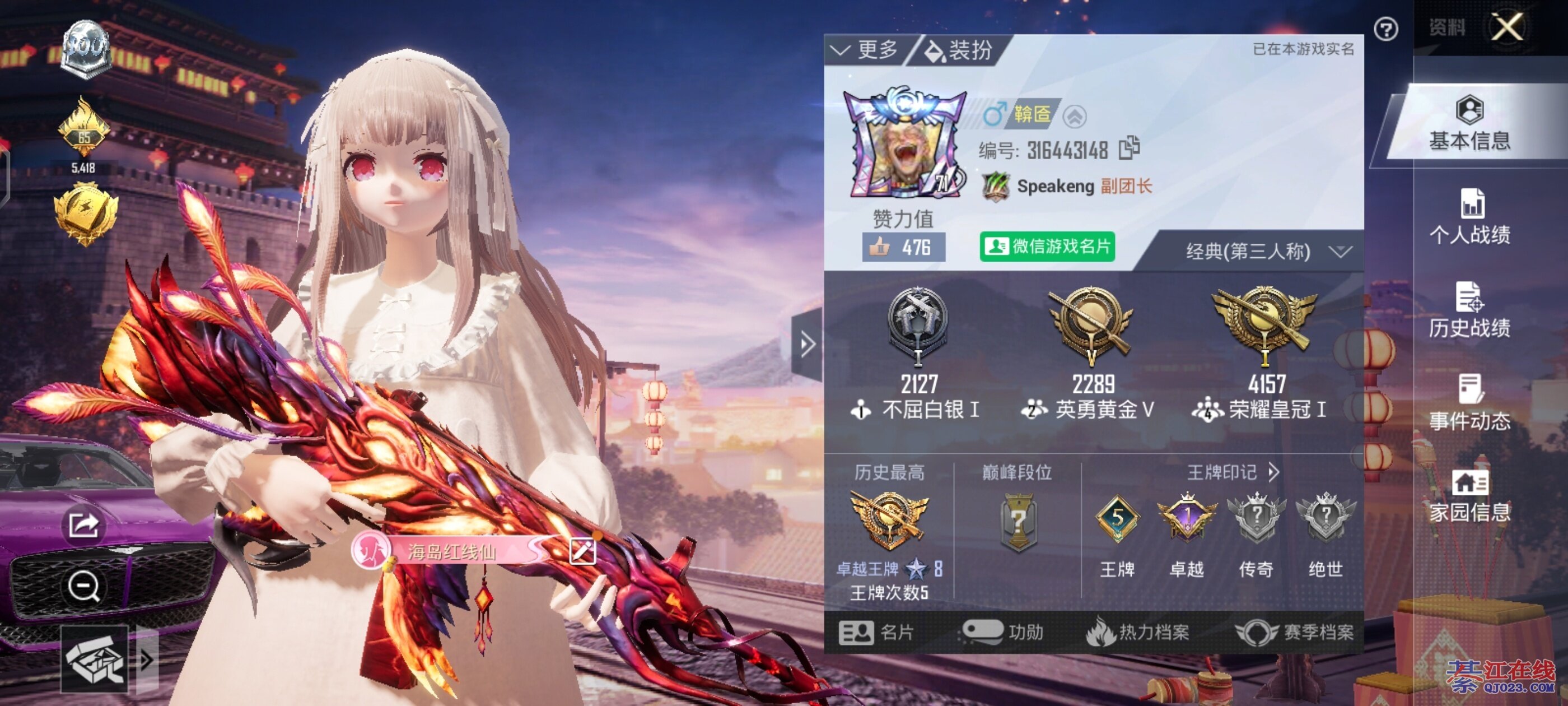The image size is (1568, 706).
Task: Zoom out the character with magnifier icon
Action: point(83,587)
